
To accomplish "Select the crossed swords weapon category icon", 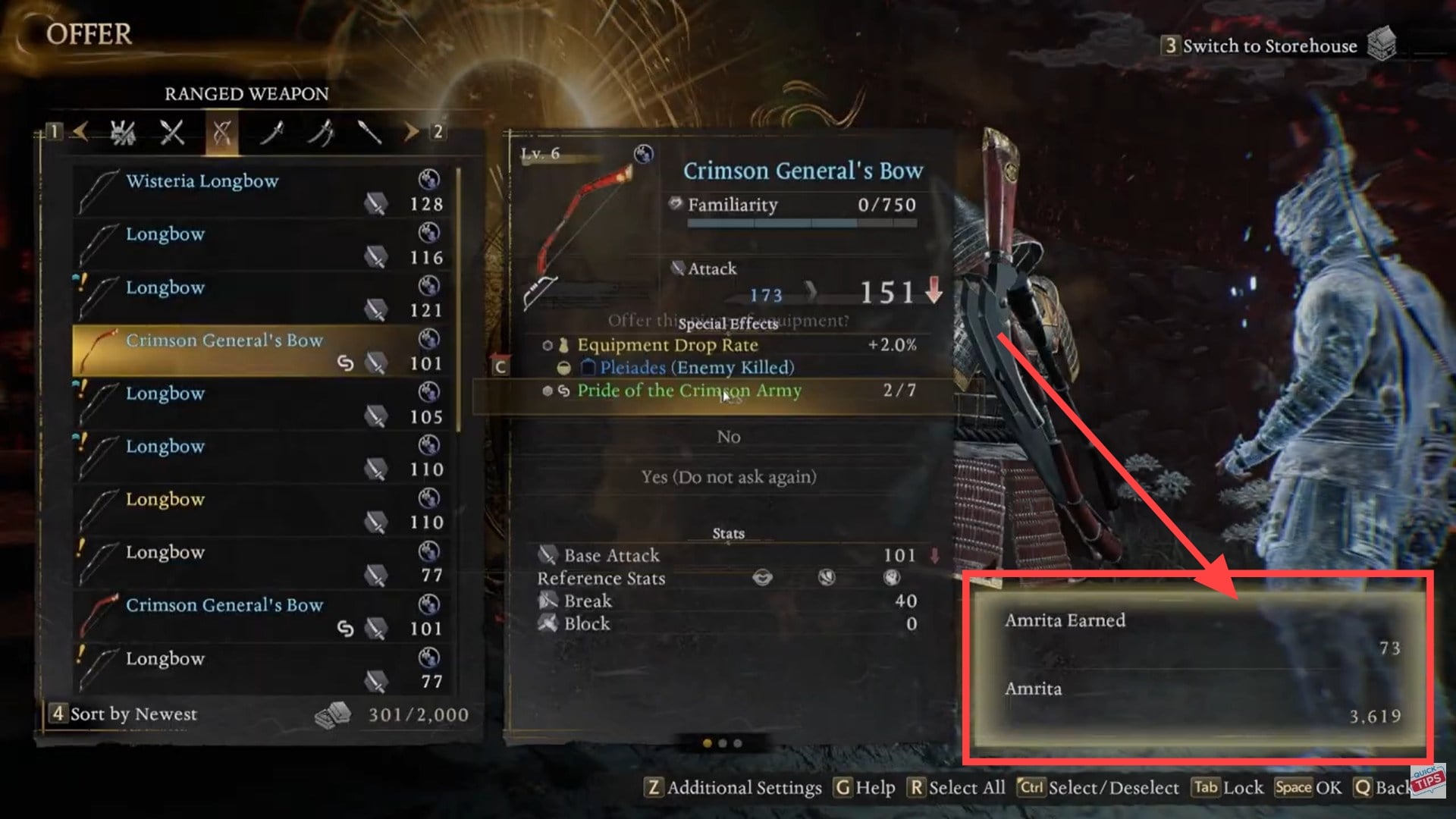I will (173, 133).
